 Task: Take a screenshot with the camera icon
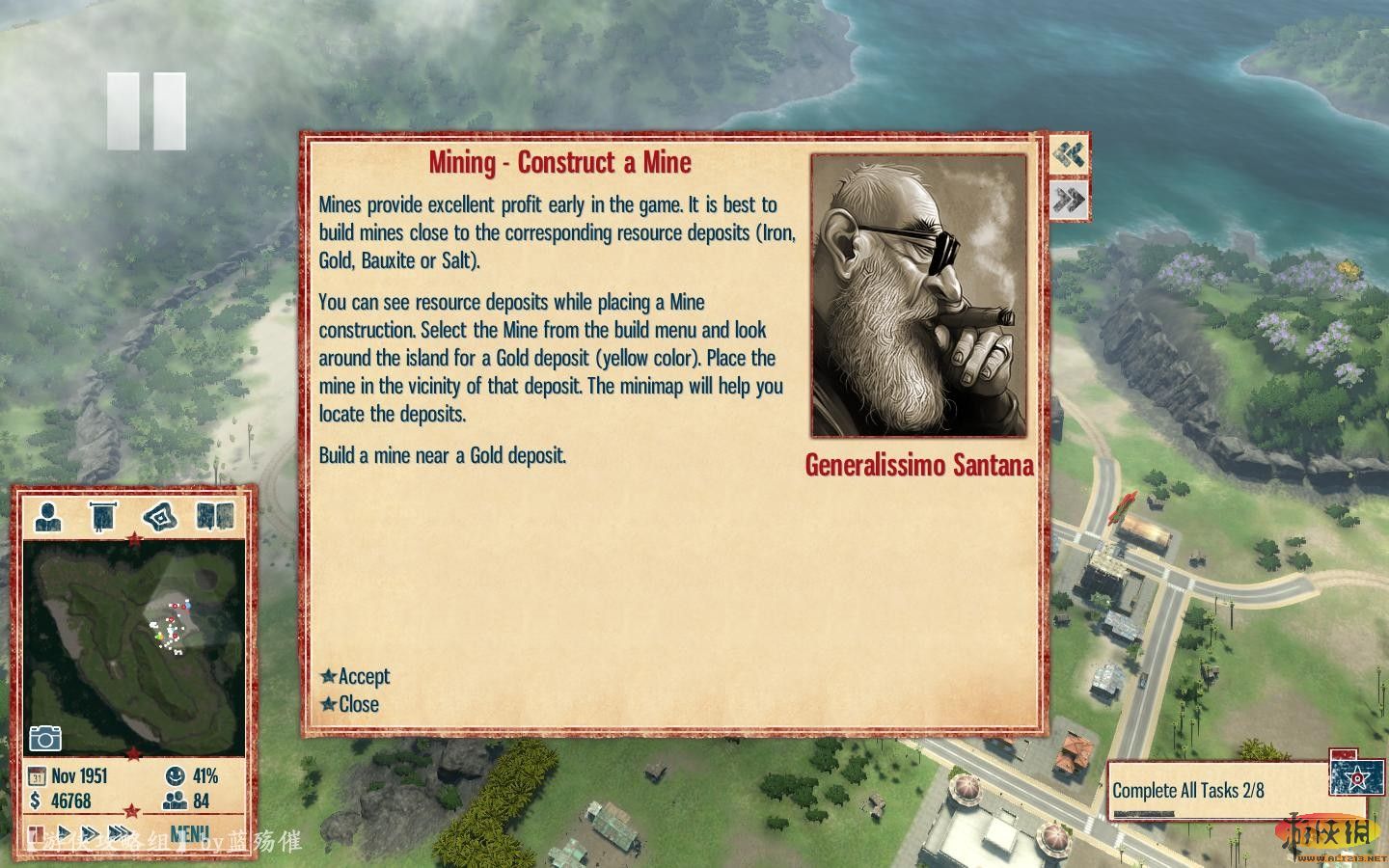click(45, 739)
